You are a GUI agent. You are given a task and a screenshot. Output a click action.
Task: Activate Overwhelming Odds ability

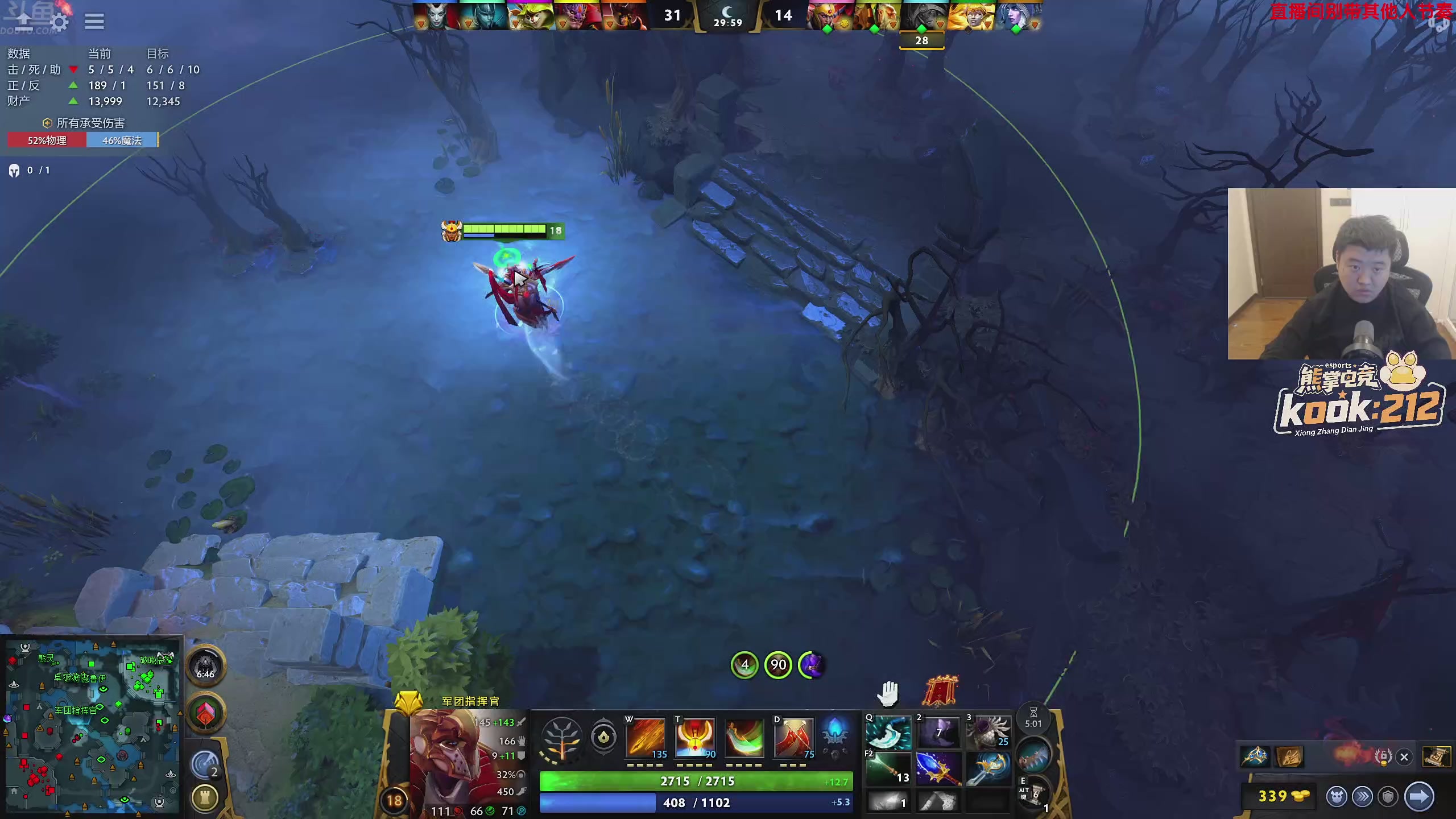pyautogui.click(x=646, y=738)
